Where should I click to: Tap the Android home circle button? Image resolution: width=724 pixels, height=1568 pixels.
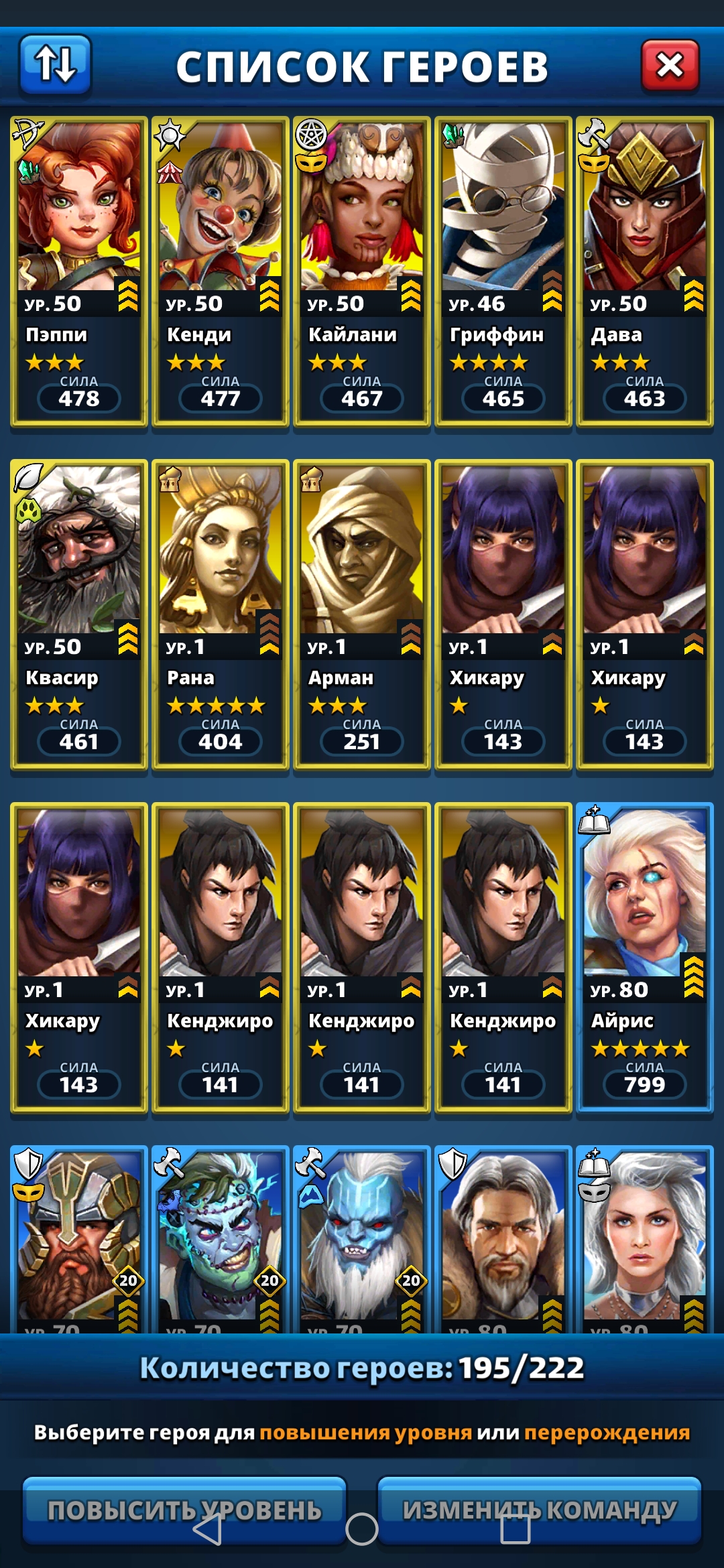click(x=362, y=1530)
